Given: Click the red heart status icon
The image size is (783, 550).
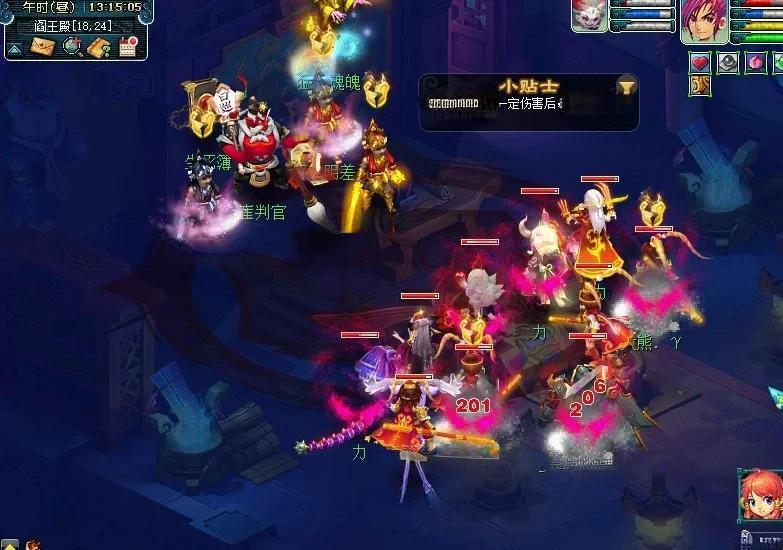Looking at the screenshot, I should (x=700, y=62).
